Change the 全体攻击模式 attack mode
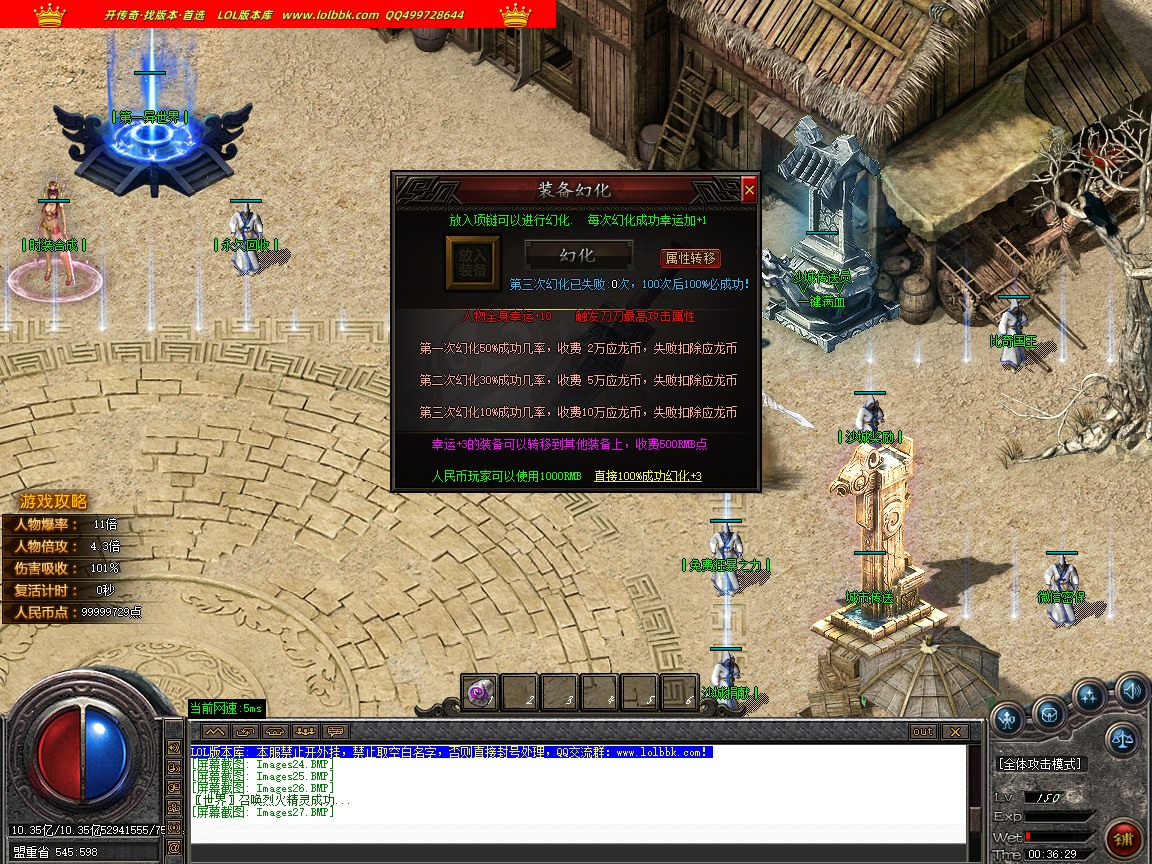 point(1040,764)
